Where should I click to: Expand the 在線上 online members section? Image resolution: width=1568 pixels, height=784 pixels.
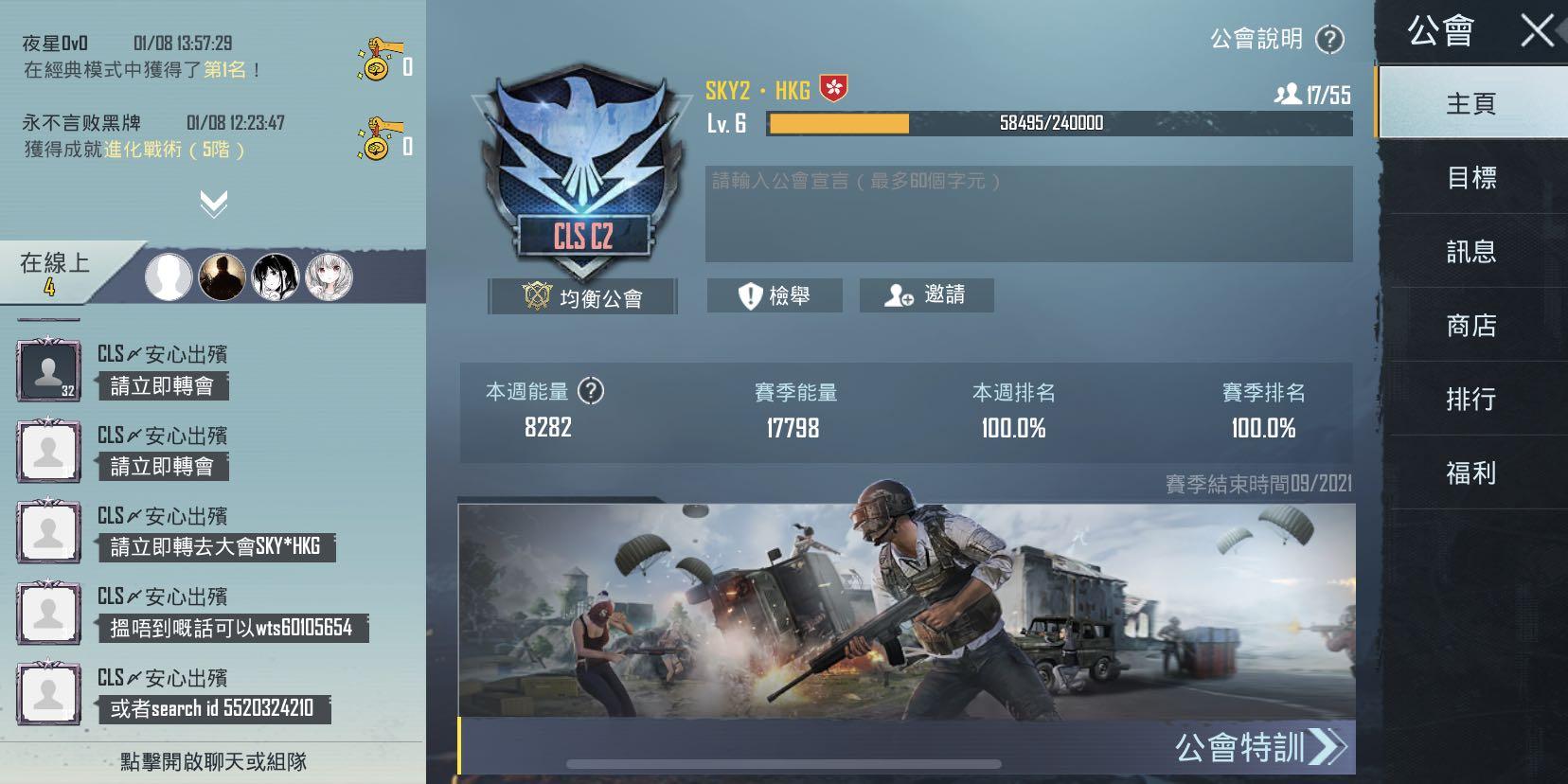52,266
